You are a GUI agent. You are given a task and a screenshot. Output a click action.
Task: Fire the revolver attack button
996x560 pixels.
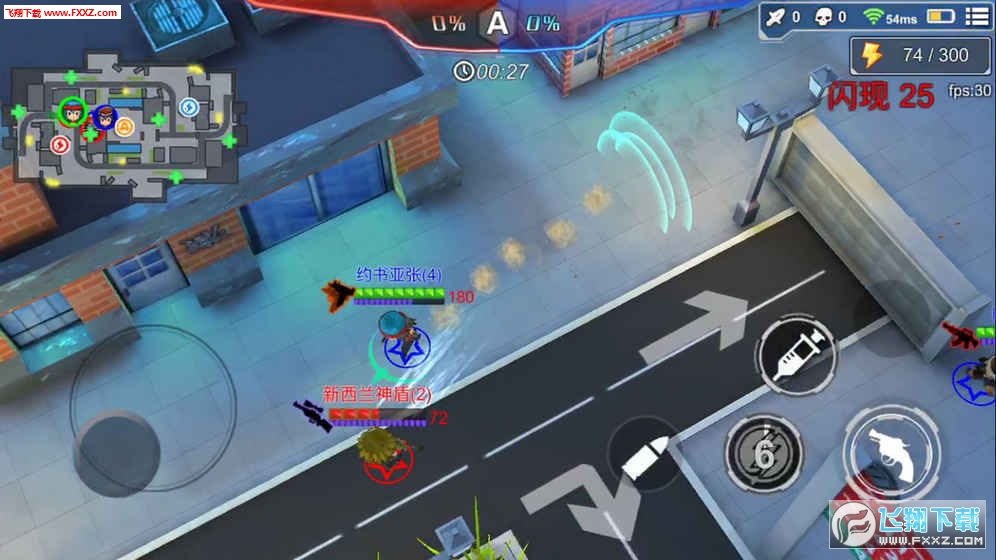click(x=892, y=449)
